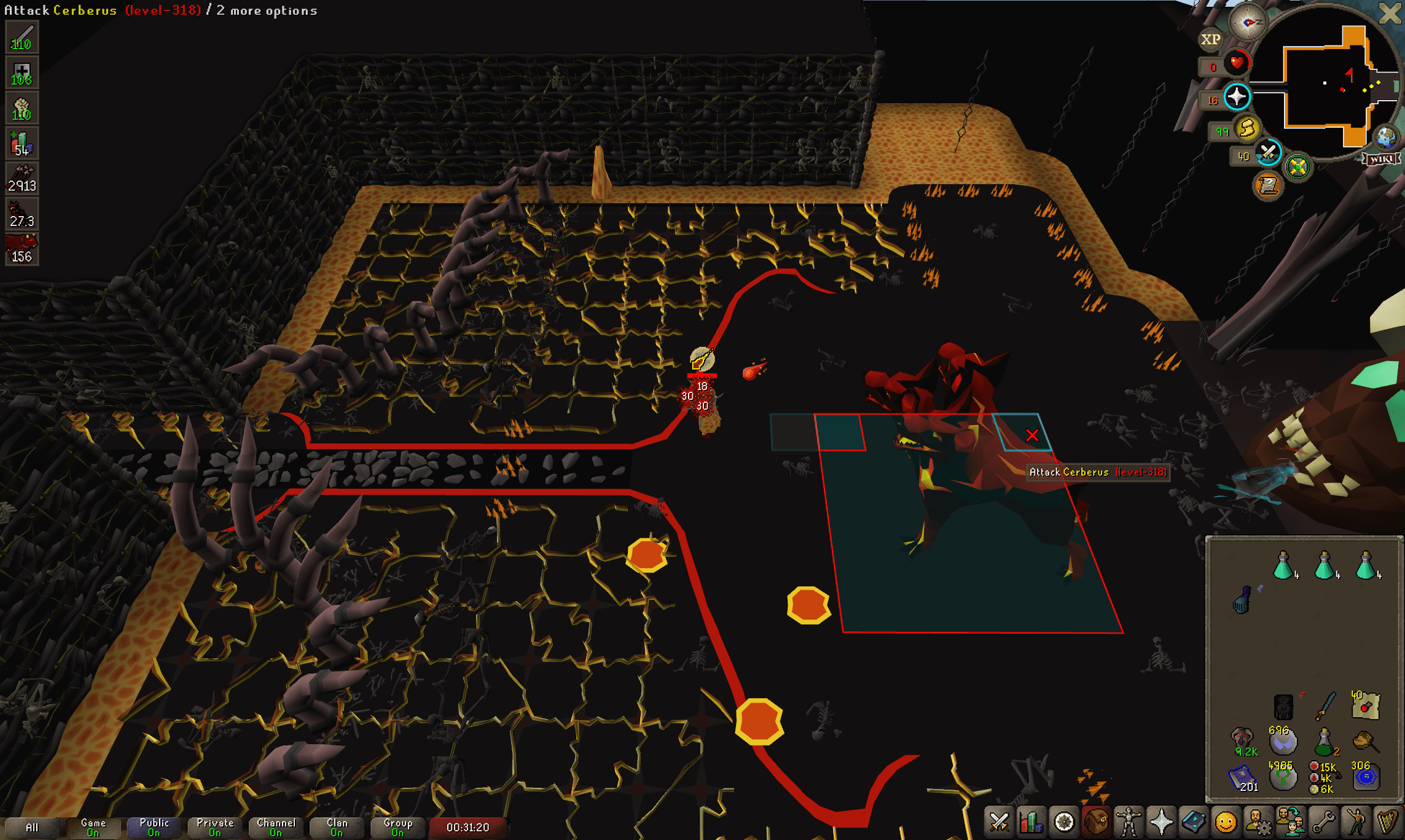
Task: Activate the special attack orb
Action: (1268, 153)
